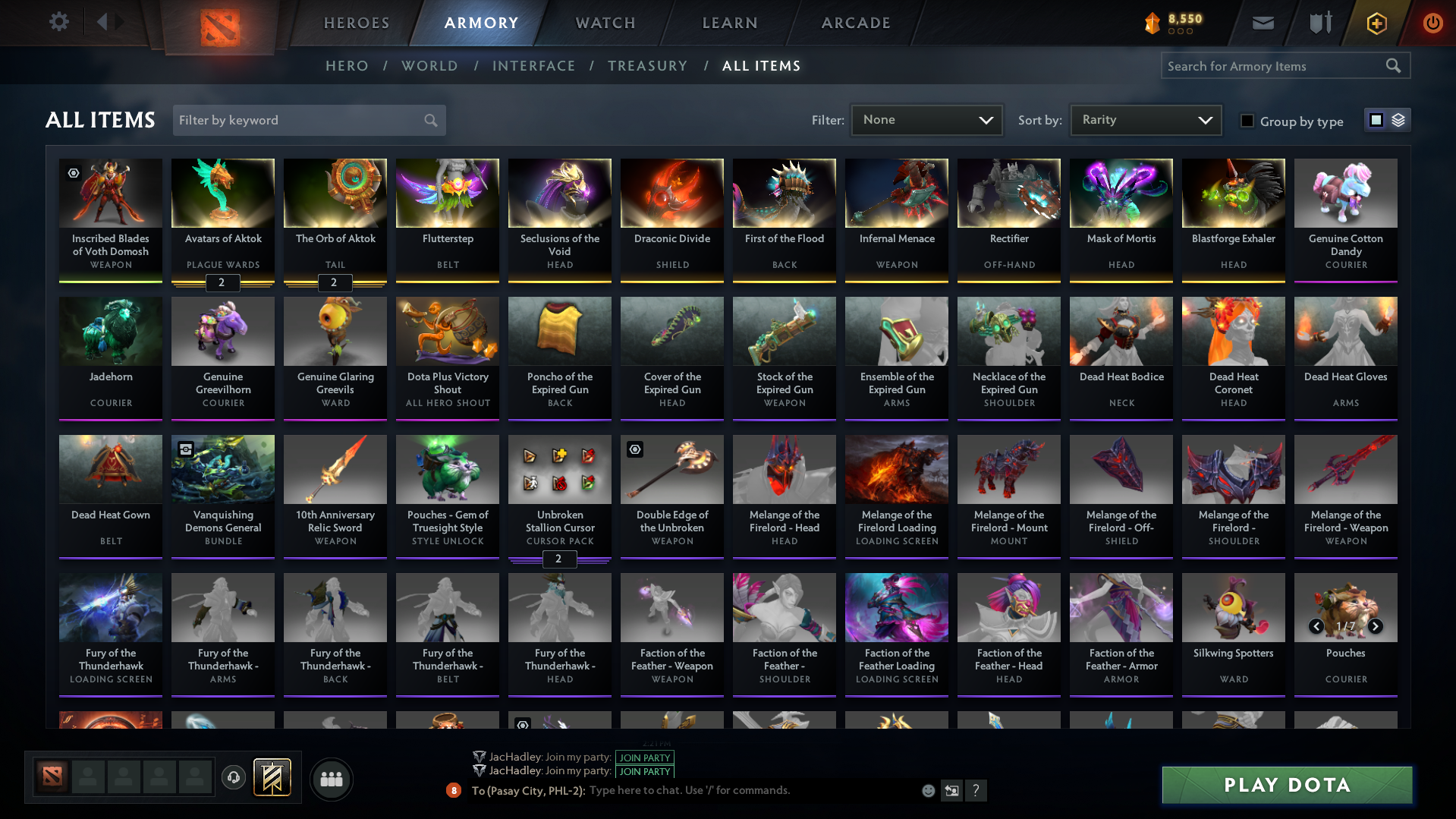This screenshot has height=819, width=1456.
Task: Click JOIN PARTY next to JacHadley
Action: click(644, 758)
